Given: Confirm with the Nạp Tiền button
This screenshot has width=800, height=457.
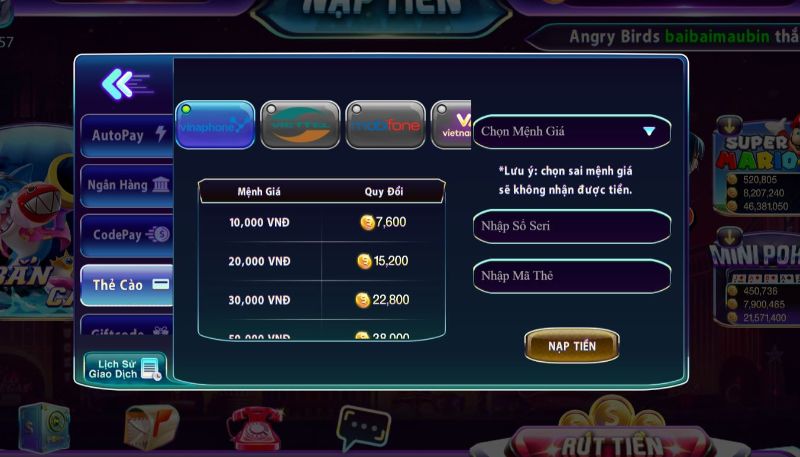Looking at the screenshot, I should click(x=572, y=346).
